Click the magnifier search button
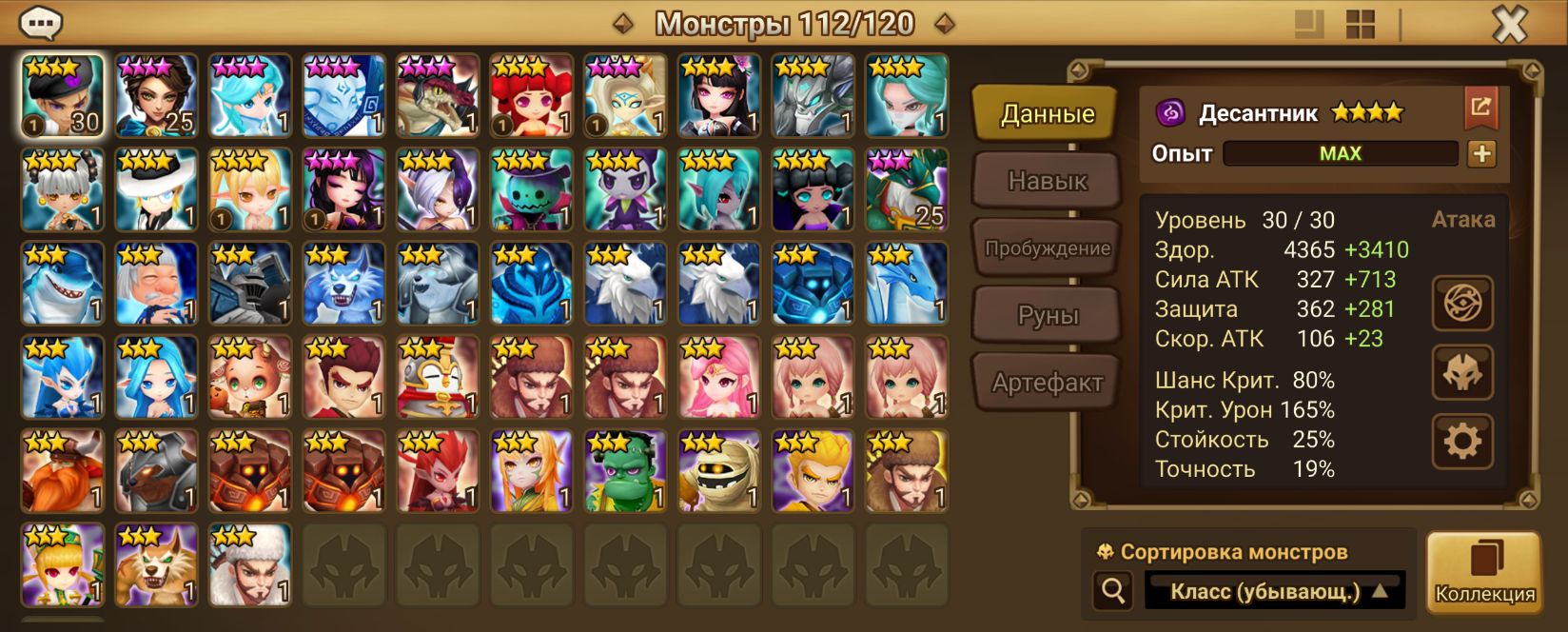Screen dimensions: 1568x632 point(1113,591)
